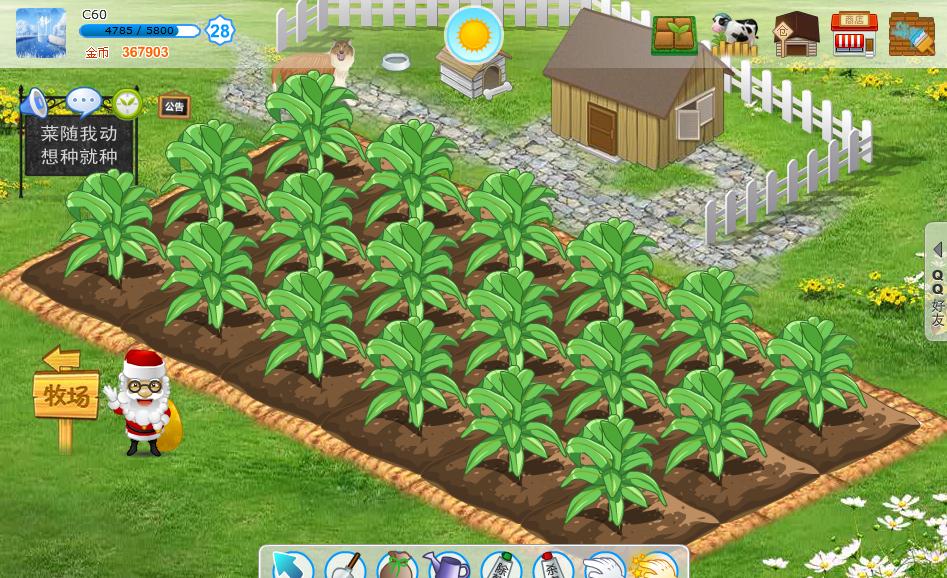This screenshot has width=947, height=578.
Task: Click the green sprout clock icon
Action: click(127, 103)
